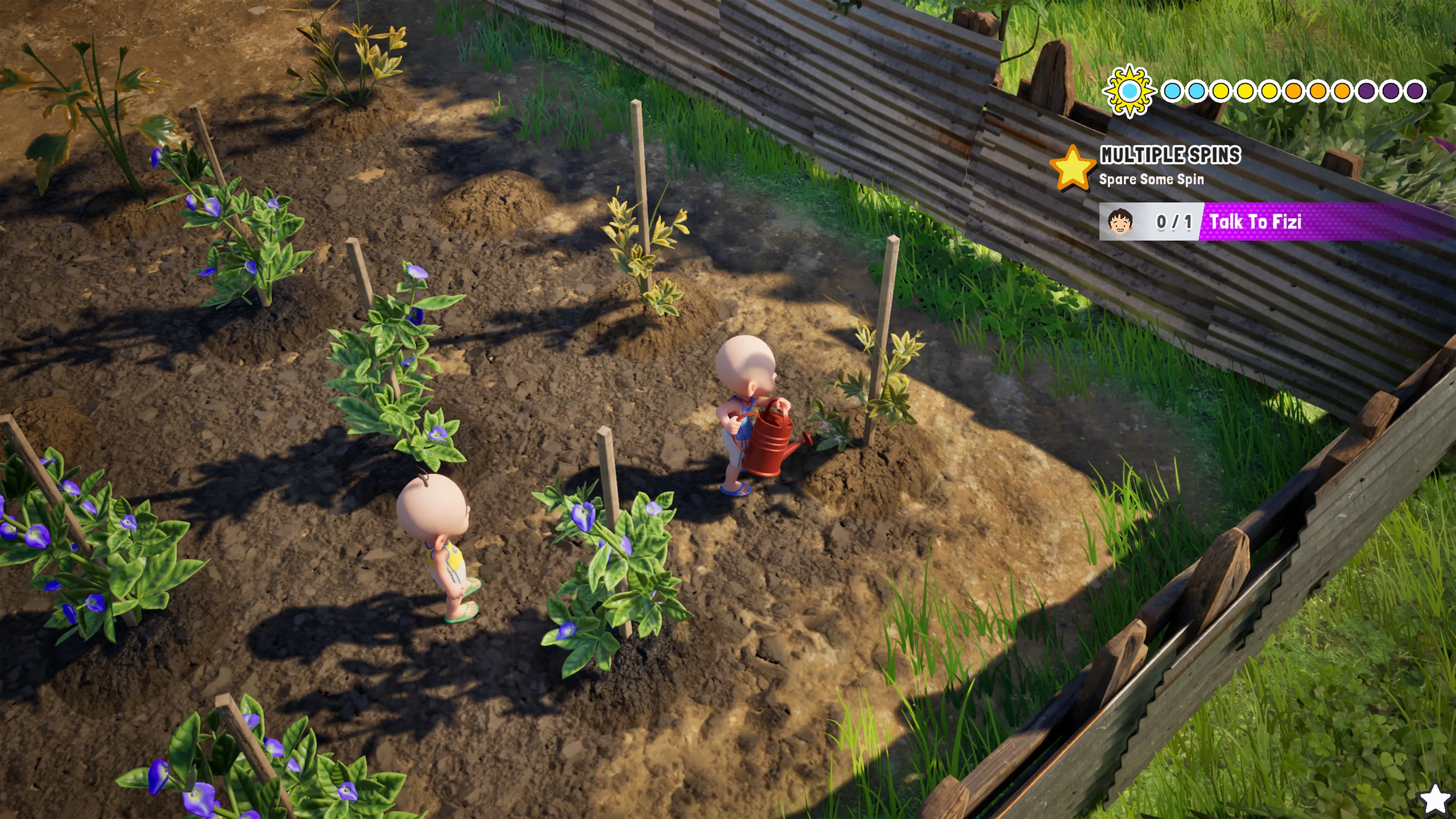Screen dimensions: 1456x819
Task: Click the Multiple Spins quest title
Action: [1170, 155]
